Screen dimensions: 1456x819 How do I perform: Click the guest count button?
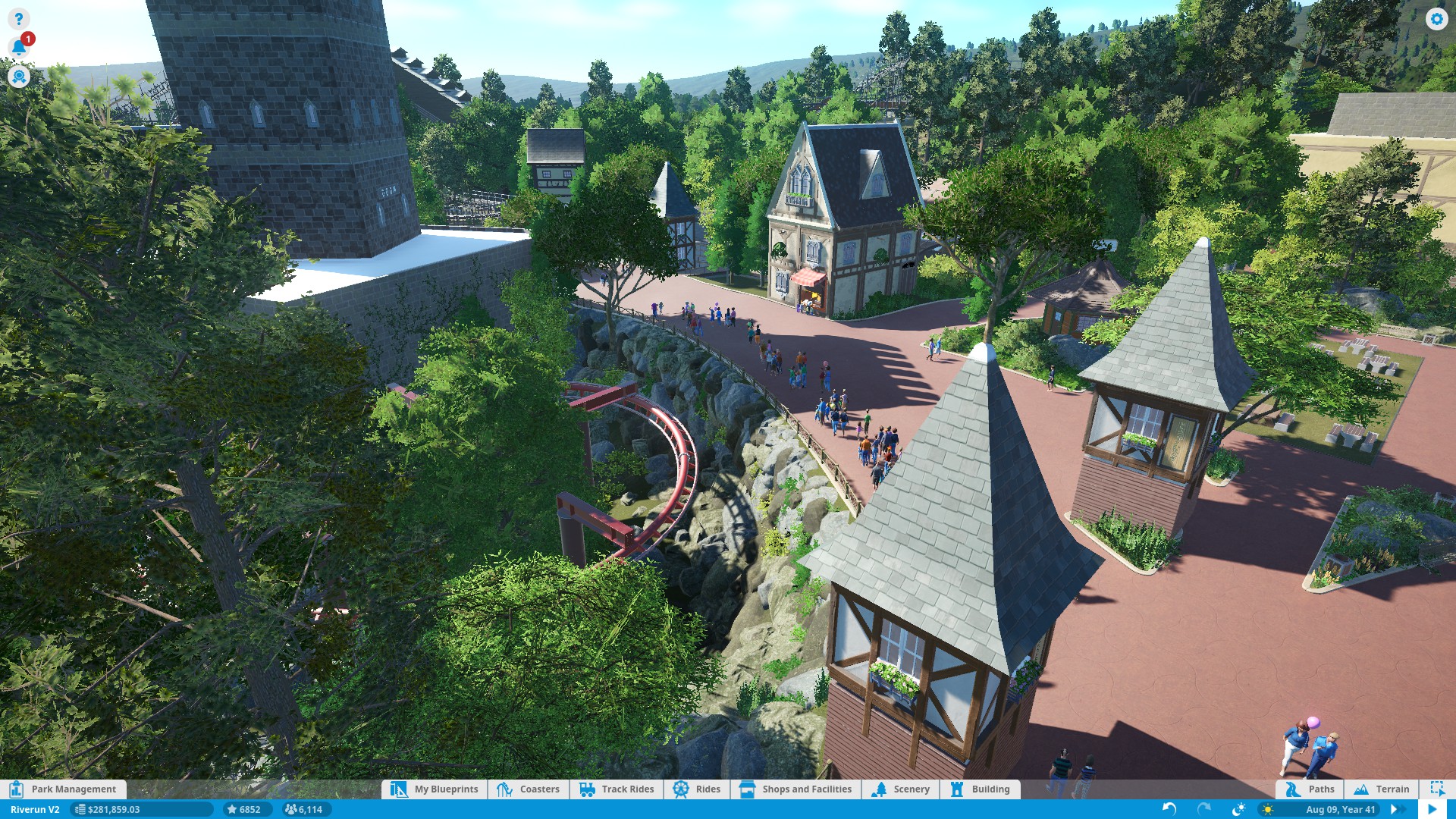[303, 809]
